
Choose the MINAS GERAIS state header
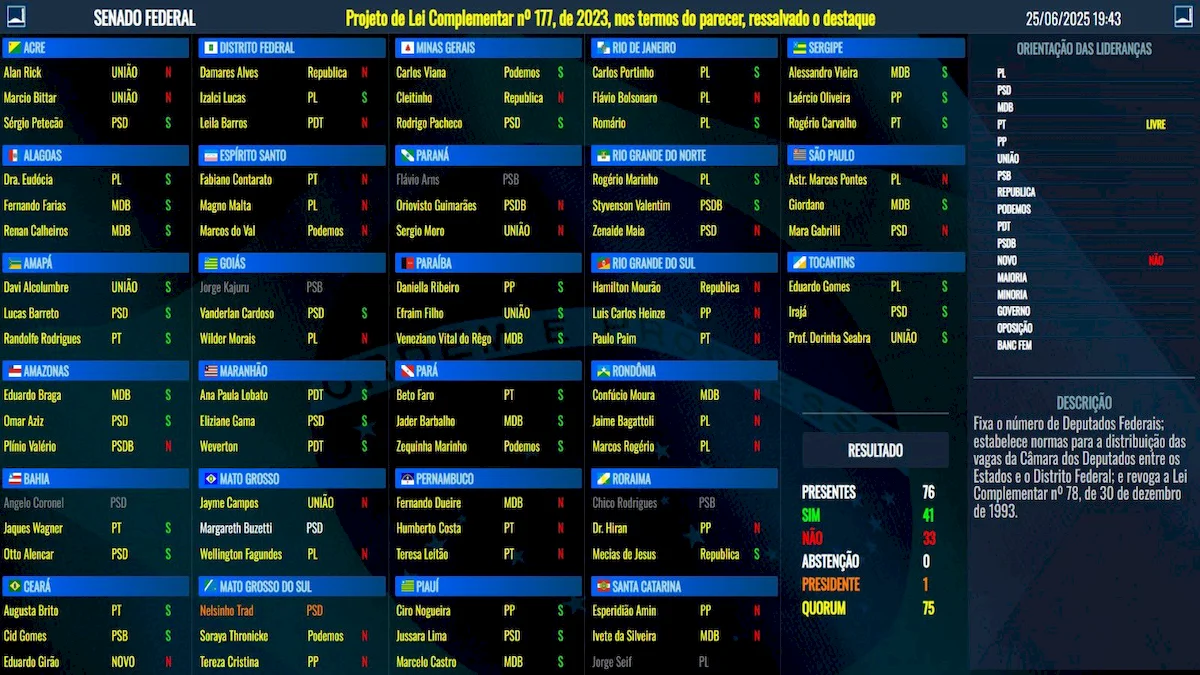tap(487, 48)
